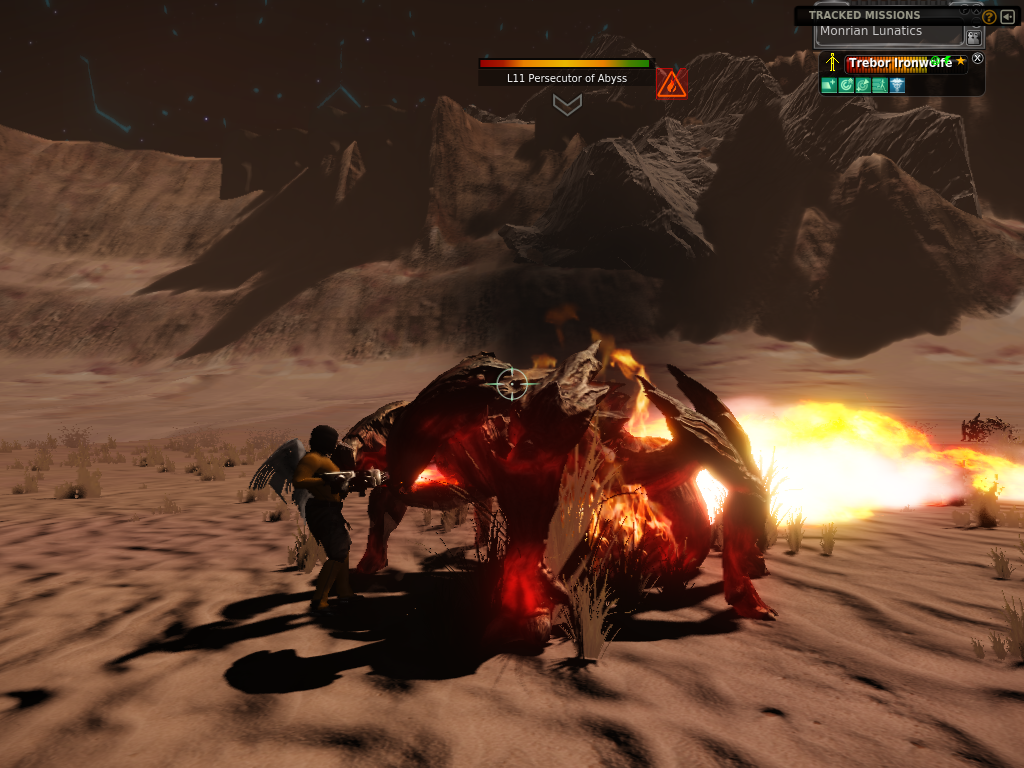Expand the chevron under Persecutor of Abyss
The width and height of the screenshot is (1024, 768).
pyautogui.click(x=567, y=104)
